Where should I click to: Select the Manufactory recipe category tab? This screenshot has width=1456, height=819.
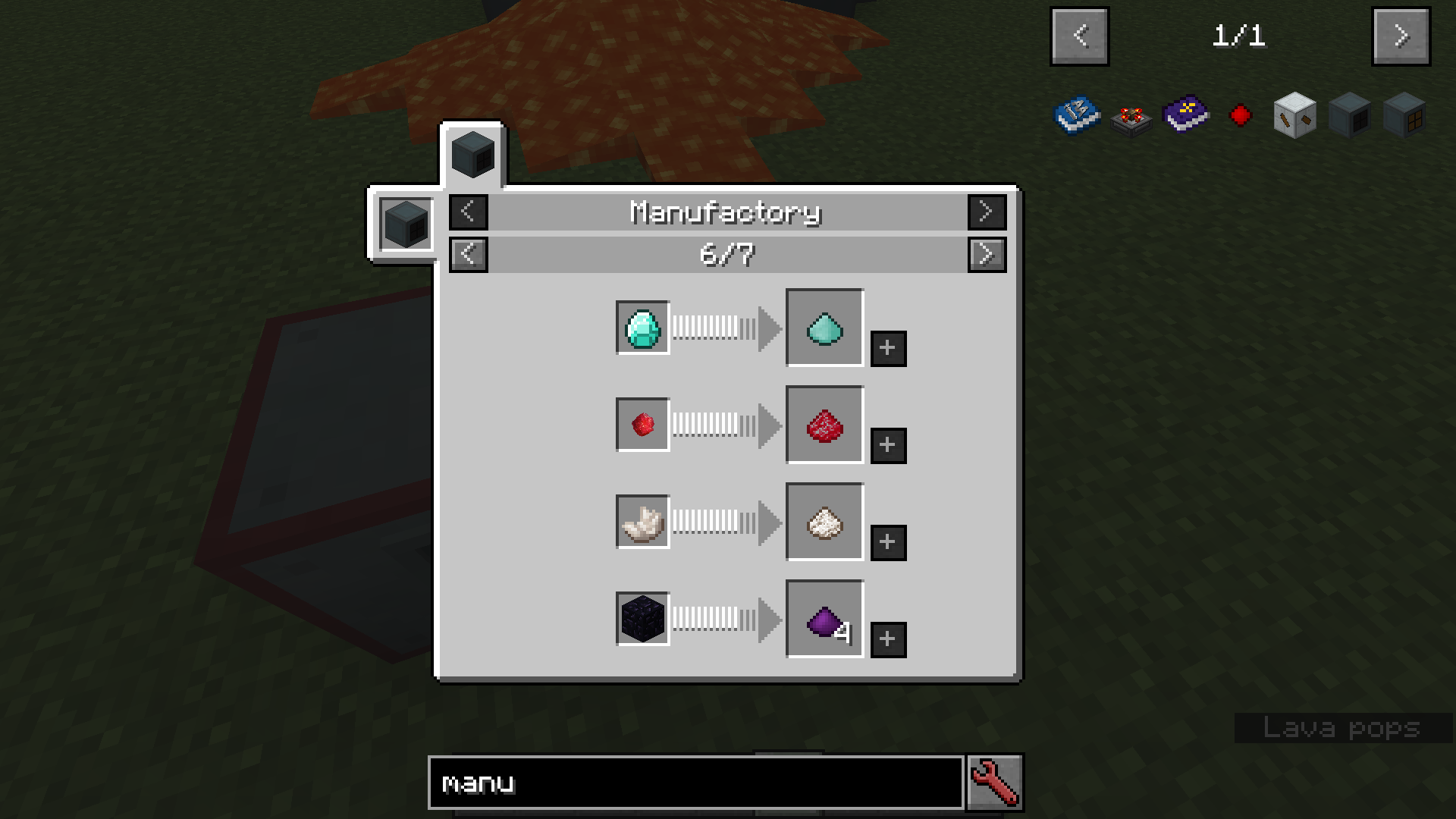[x=472, y=154]
